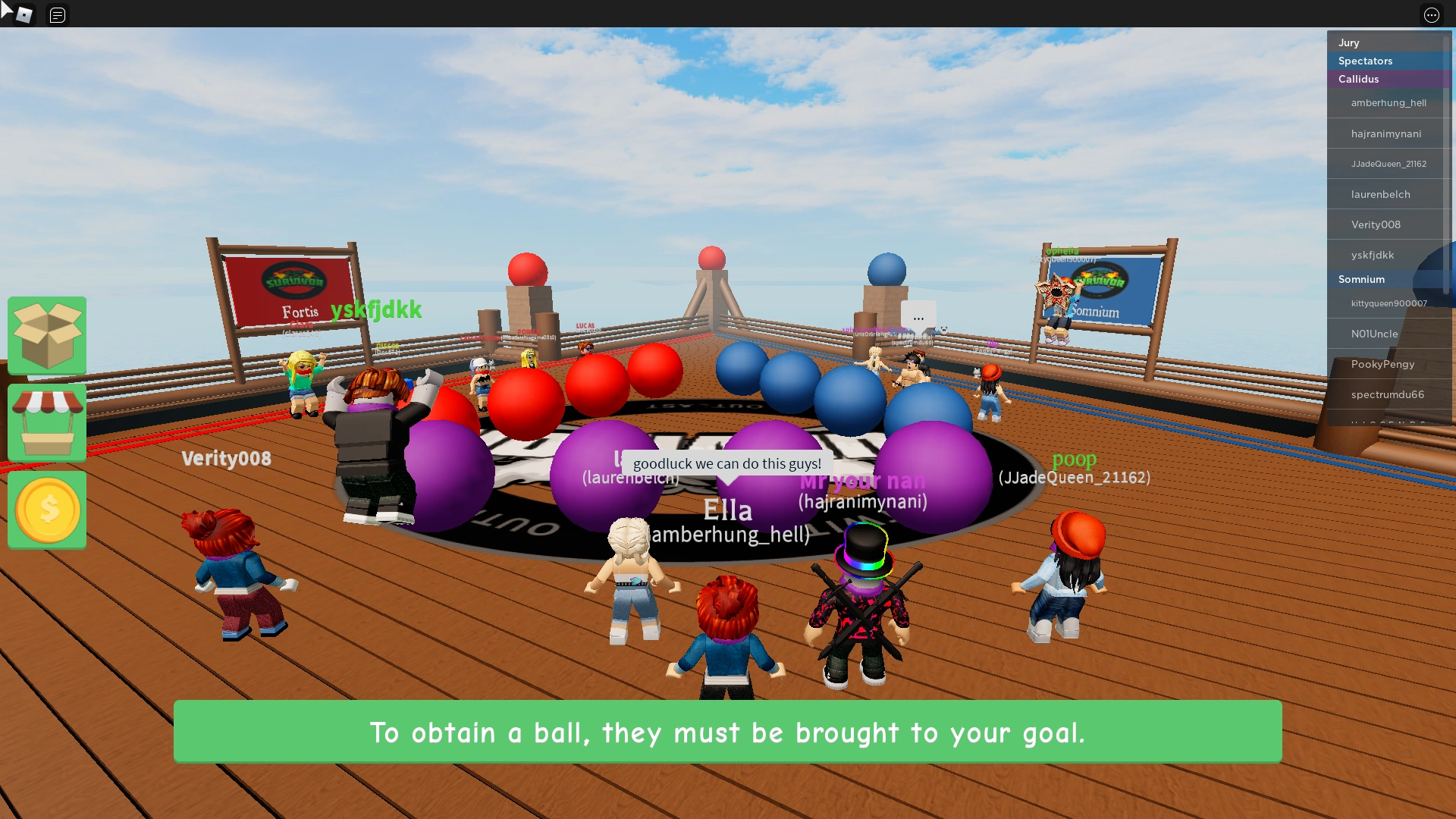Open the inventory box icon
This screenshot has height=819, width=1456.
46,335
